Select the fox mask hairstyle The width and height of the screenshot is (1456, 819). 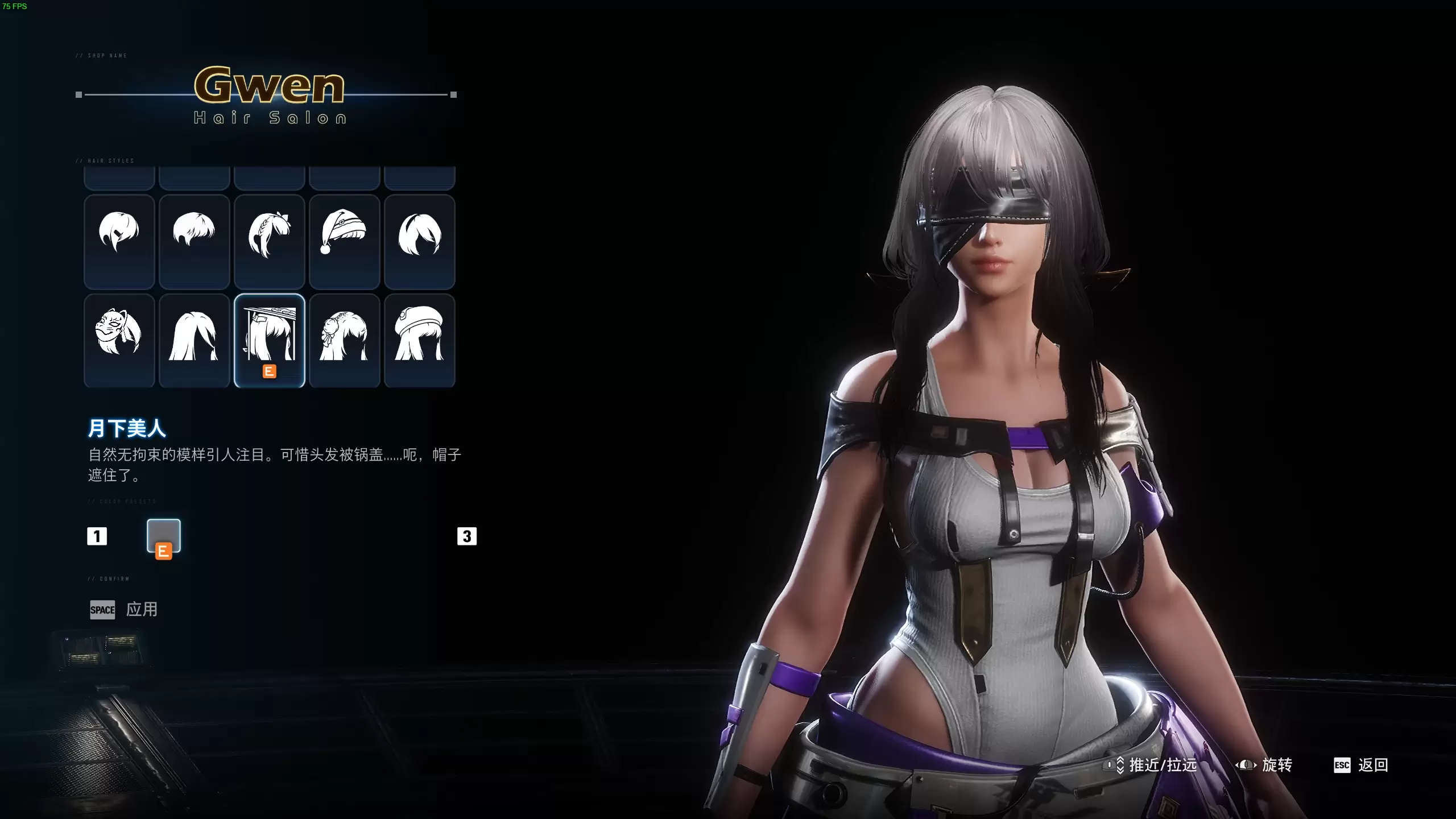click(119, 340)
